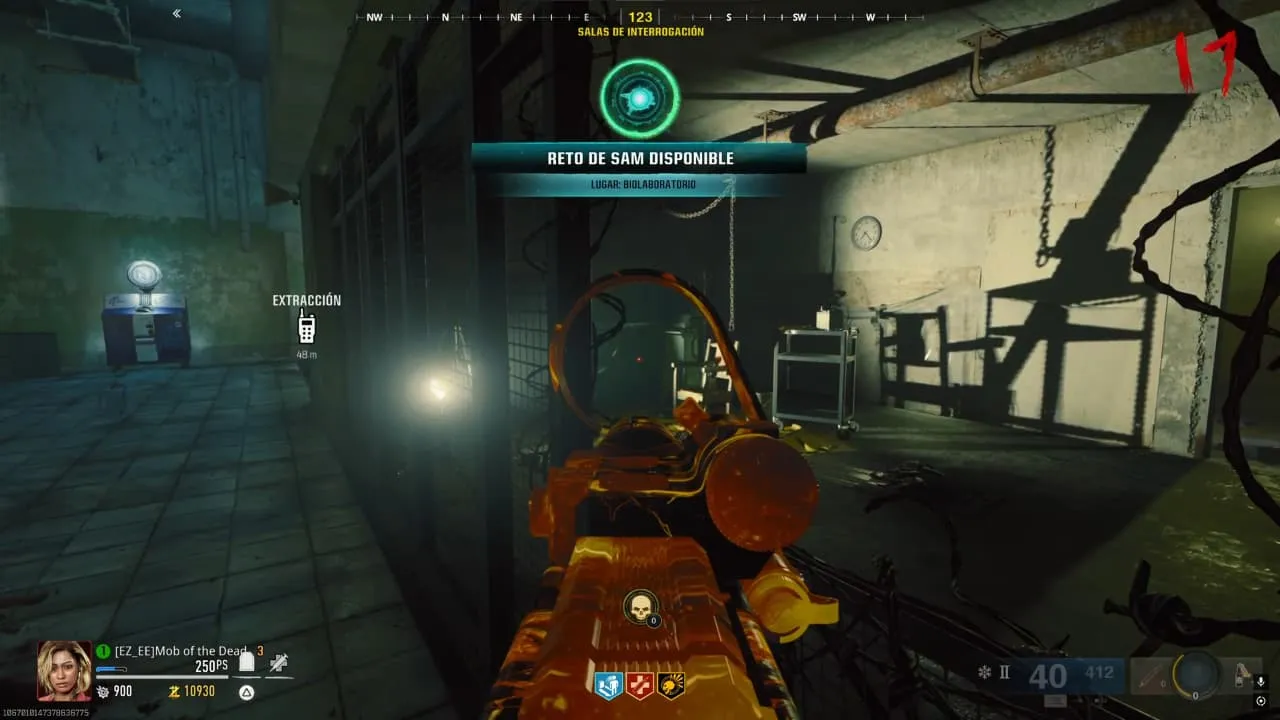Toggle the microphone icon
The height and width of the screenshot is (720, 1280).
coord(1260,682)
